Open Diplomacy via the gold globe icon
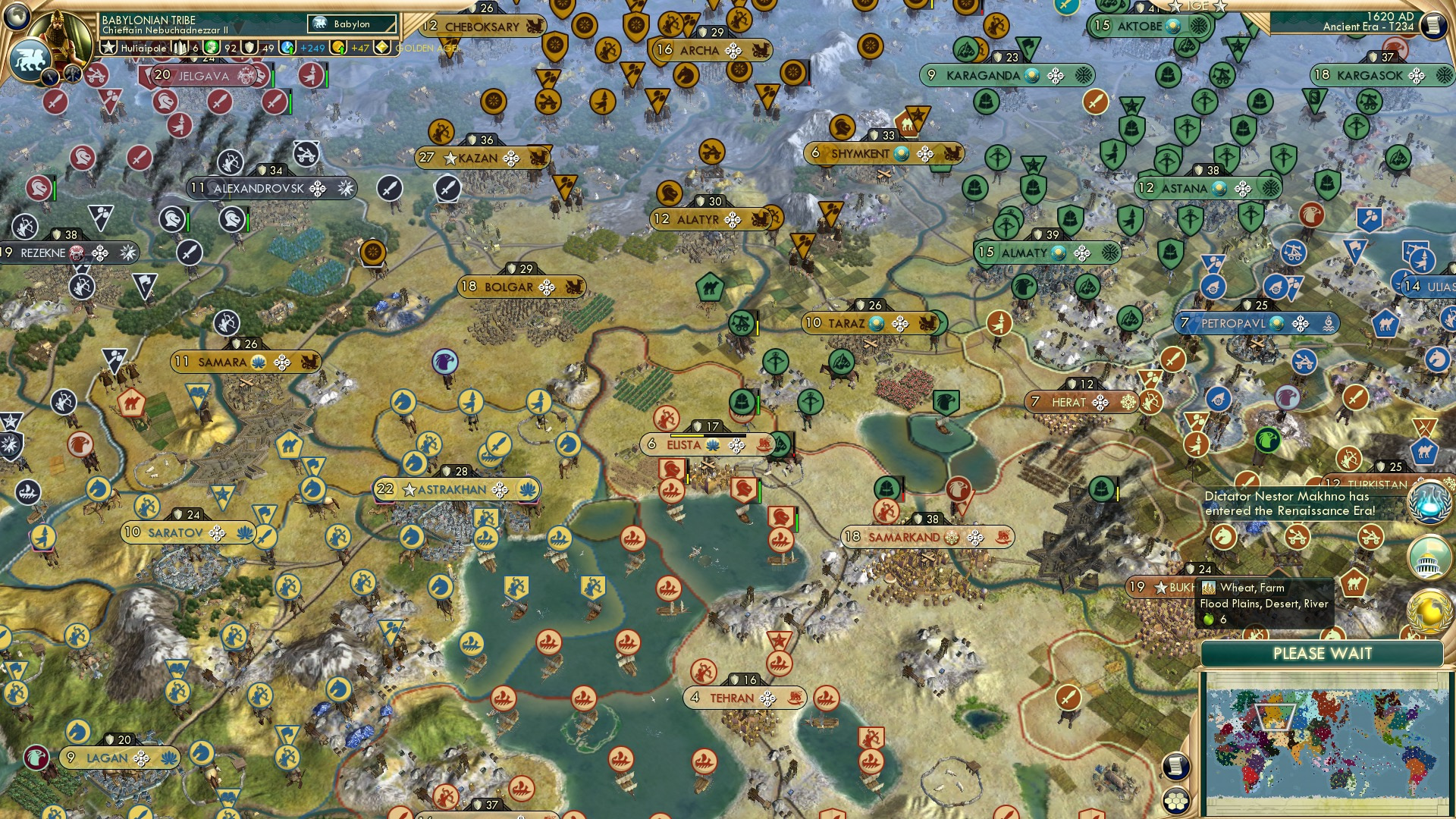This screenshot has width=1456, height=819. [x=1429, y=607]
